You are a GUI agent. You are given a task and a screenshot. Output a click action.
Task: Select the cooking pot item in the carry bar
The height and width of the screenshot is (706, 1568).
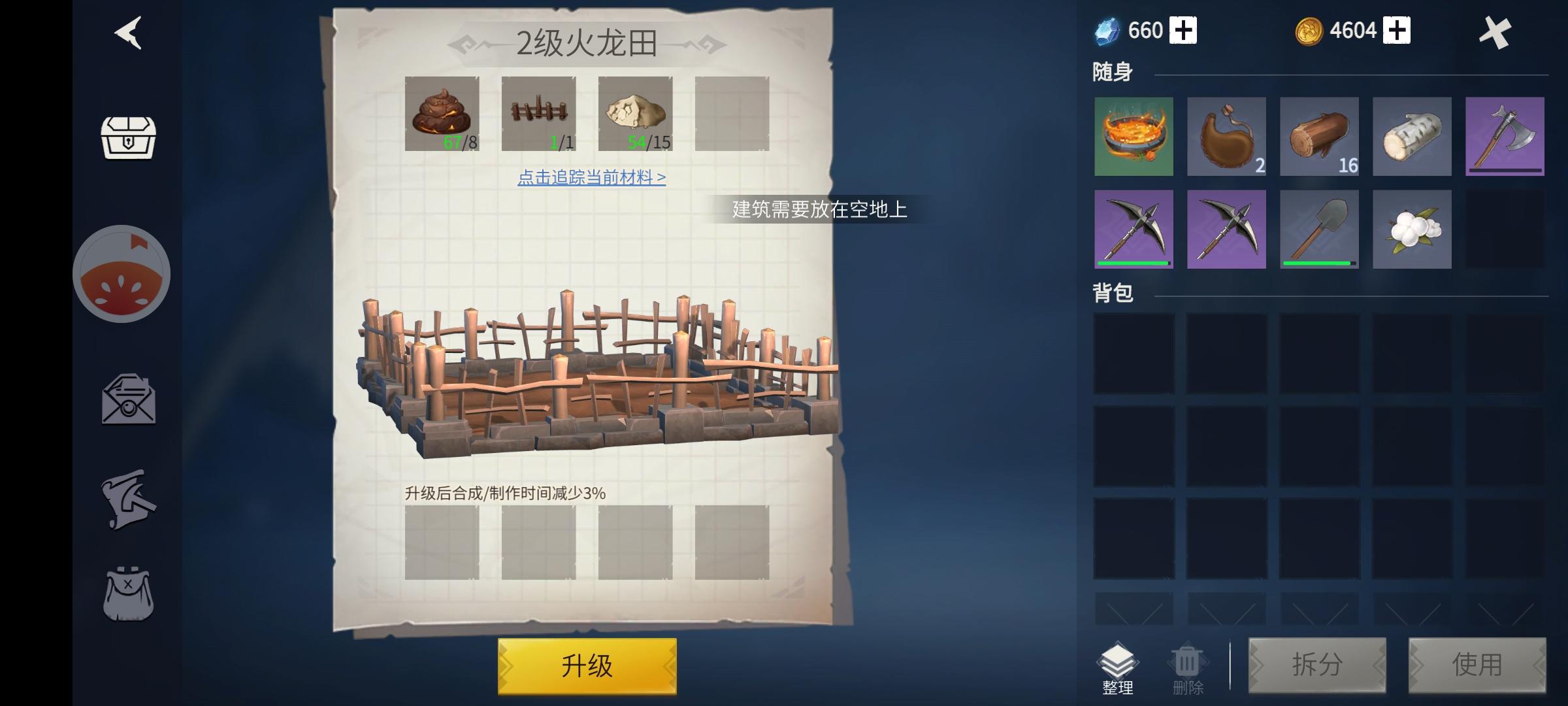tap(1134, 137)
